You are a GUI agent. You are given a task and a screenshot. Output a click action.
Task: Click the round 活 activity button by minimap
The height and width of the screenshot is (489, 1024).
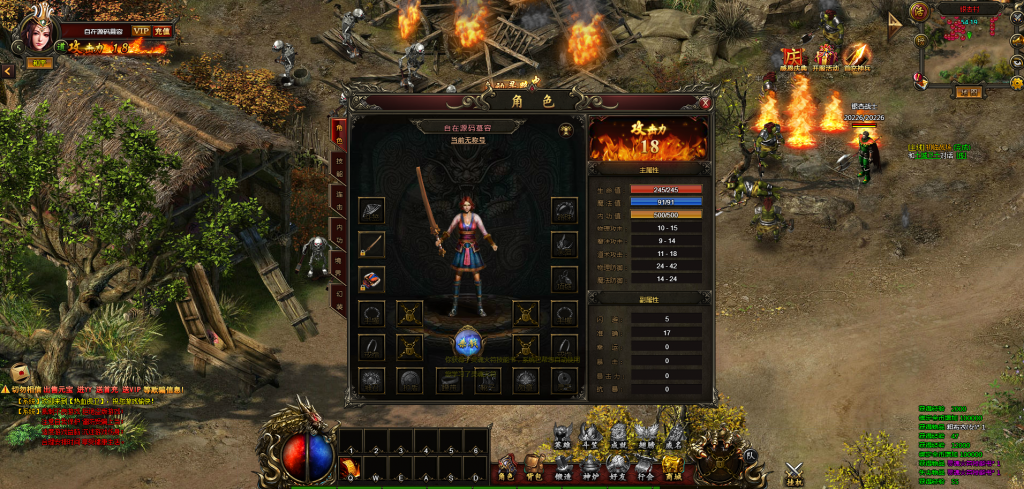coord(919,11)
